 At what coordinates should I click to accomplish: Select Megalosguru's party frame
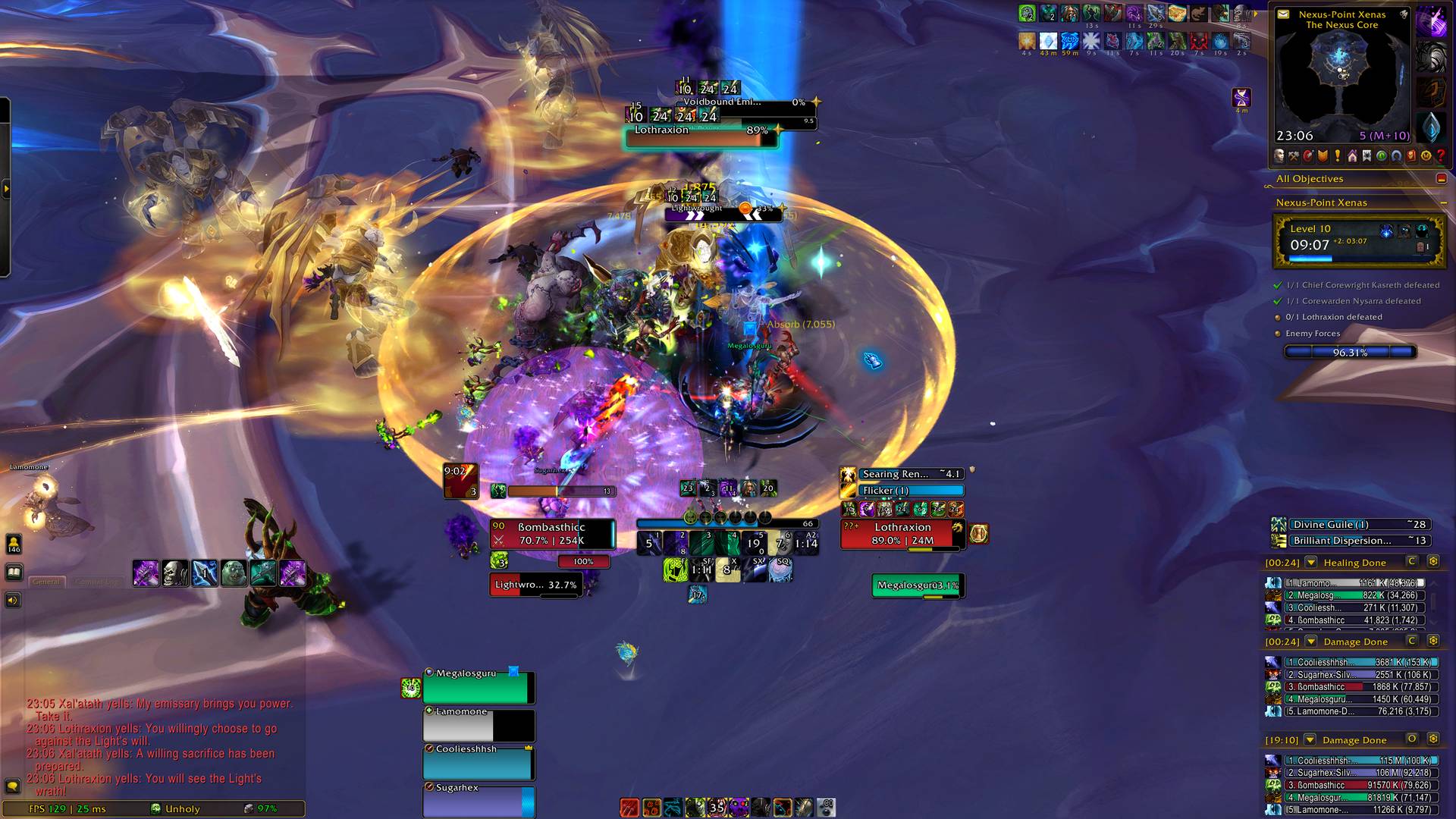pos(478,687)
